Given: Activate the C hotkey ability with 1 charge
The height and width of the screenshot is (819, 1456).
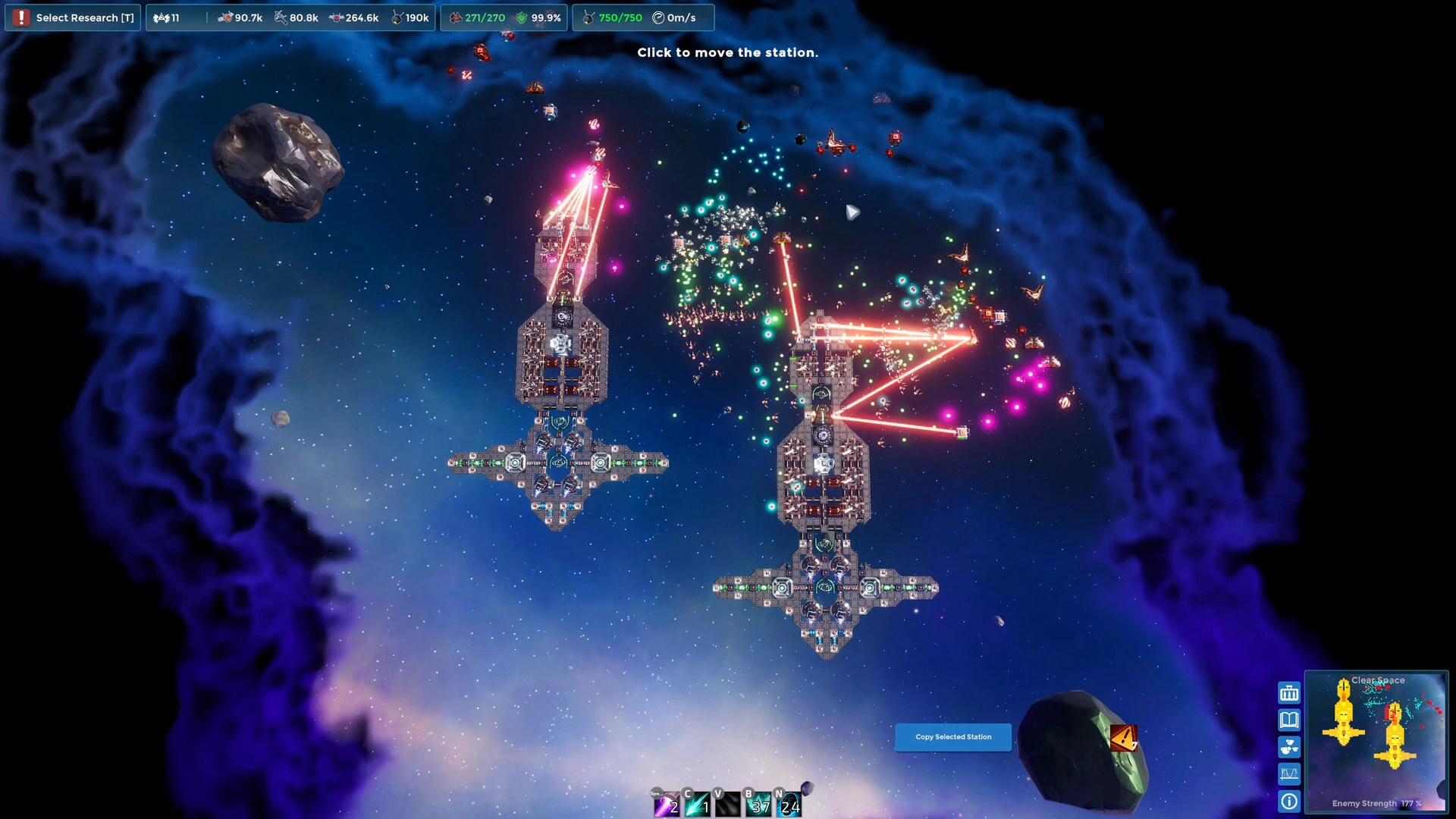Looking at the screenshot, I should (696, 805).
